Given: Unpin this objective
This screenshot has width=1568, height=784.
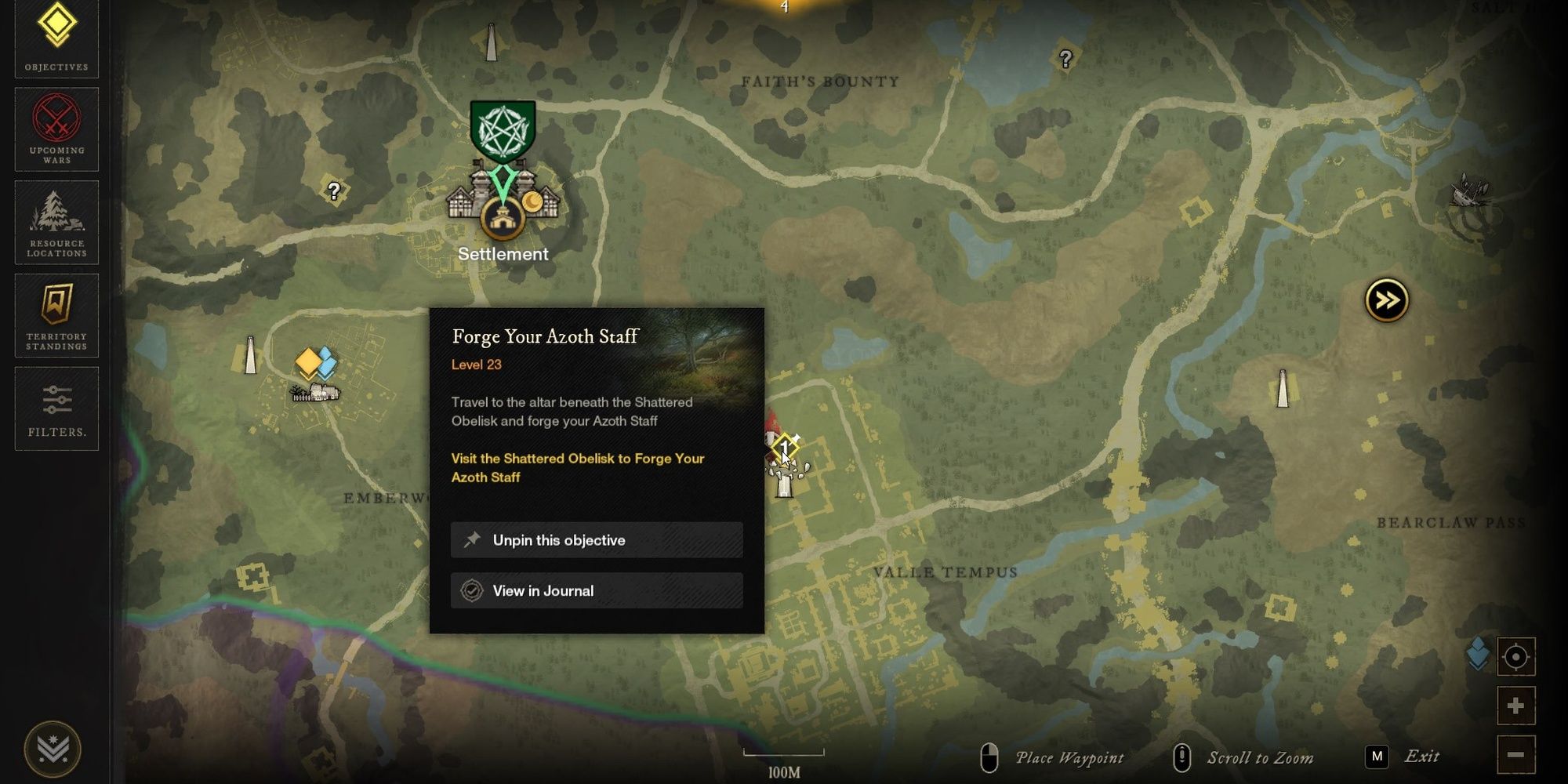Looking at the screenshot, I should (596, 539).
